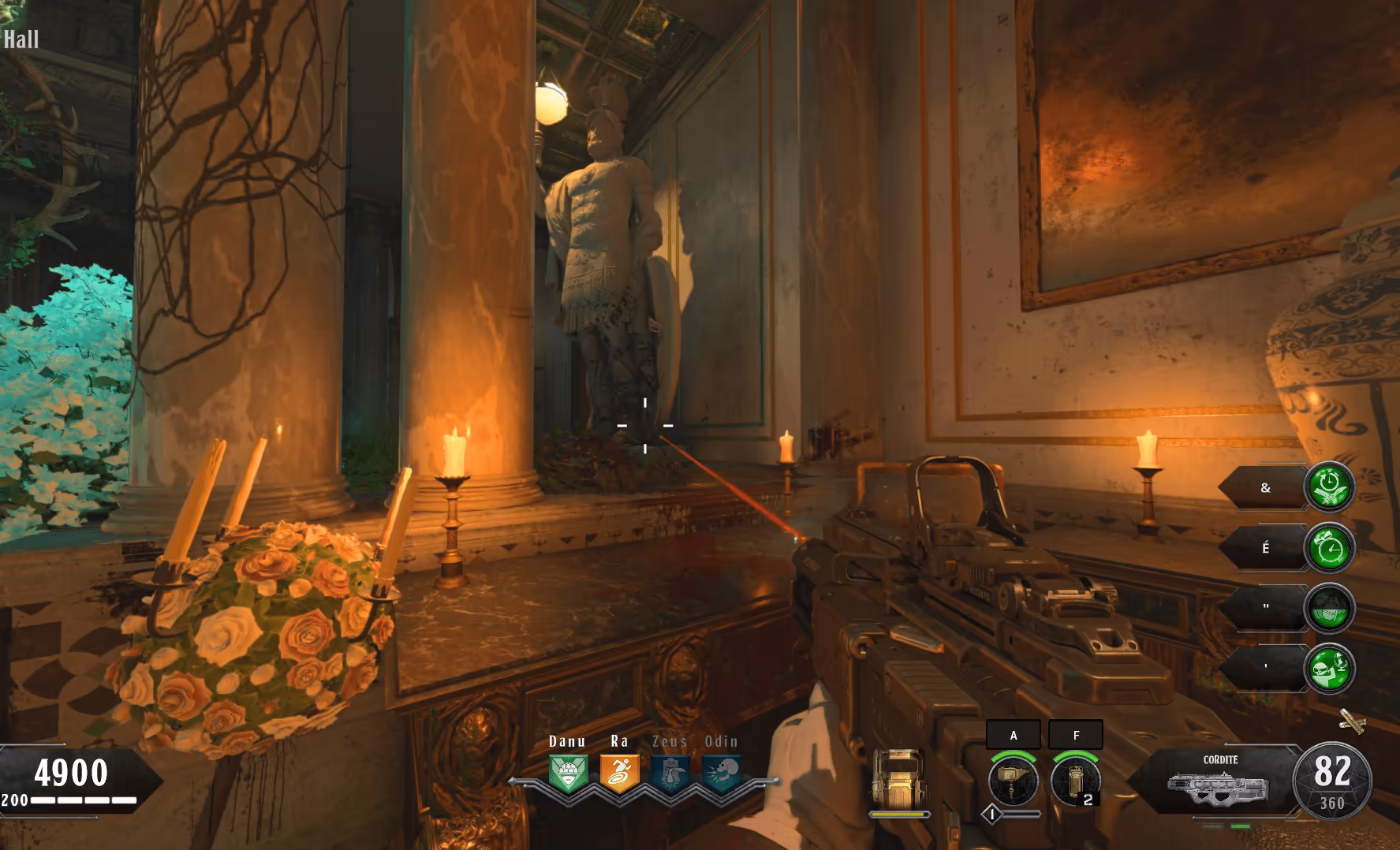Select the orange Ra running man perk
The image size is (1400, 850).
(619, 774)
